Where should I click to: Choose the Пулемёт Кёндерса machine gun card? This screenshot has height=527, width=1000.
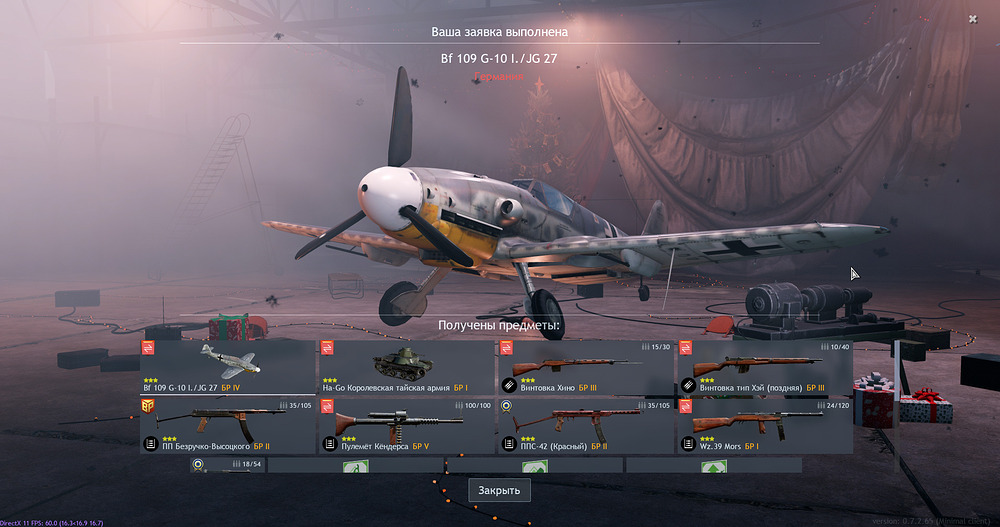click(405, 425)
